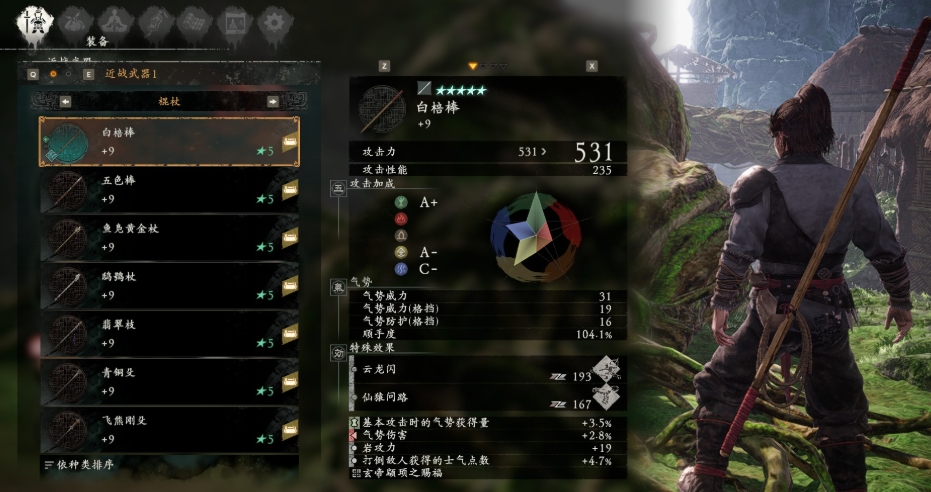Image resolution: width=931 pixels, height=492 pixels.
Task: Open the gear settings tab
Action: point(273,20)
